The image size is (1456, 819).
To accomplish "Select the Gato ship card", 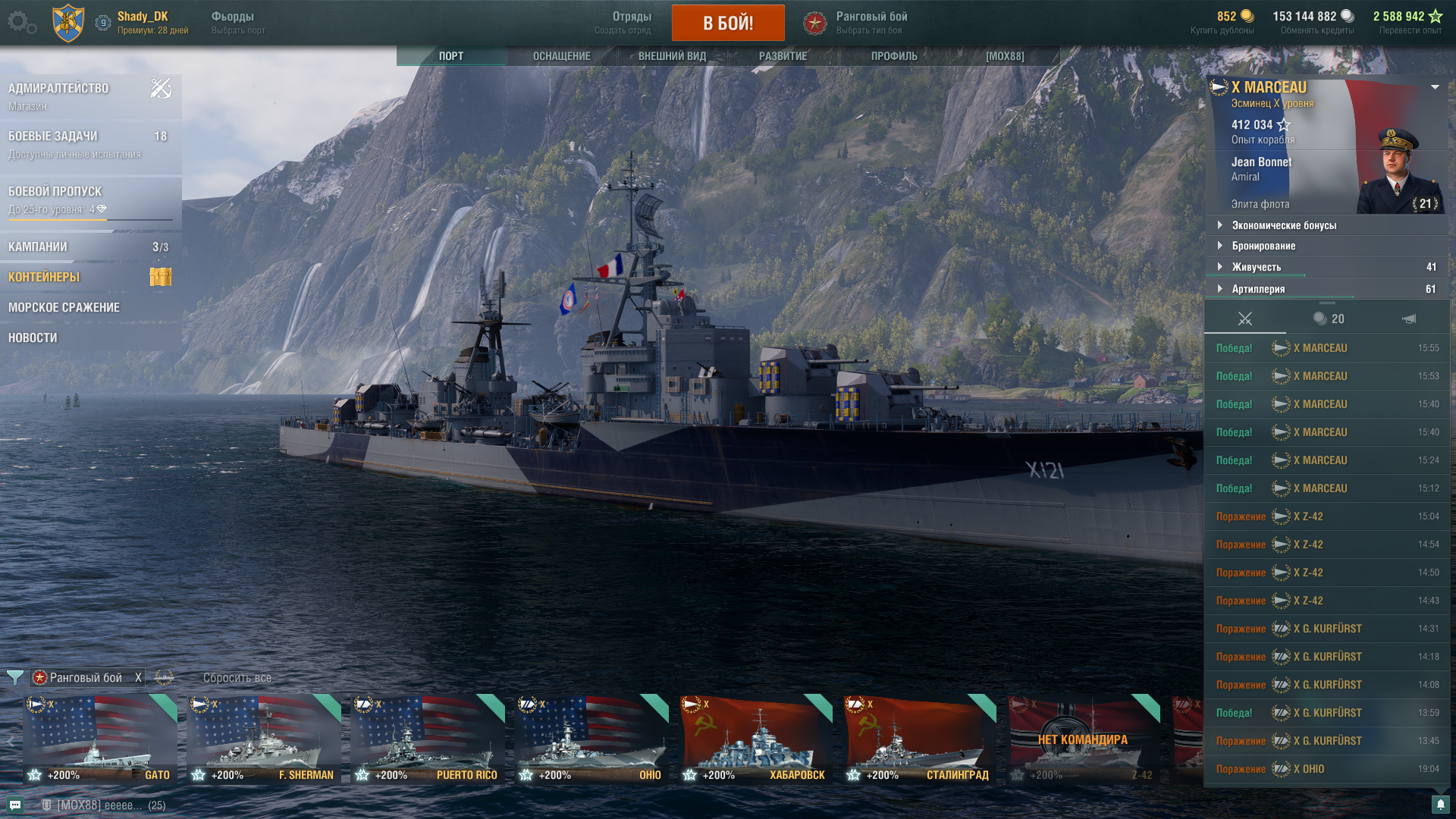I will (x=99, y=739).
